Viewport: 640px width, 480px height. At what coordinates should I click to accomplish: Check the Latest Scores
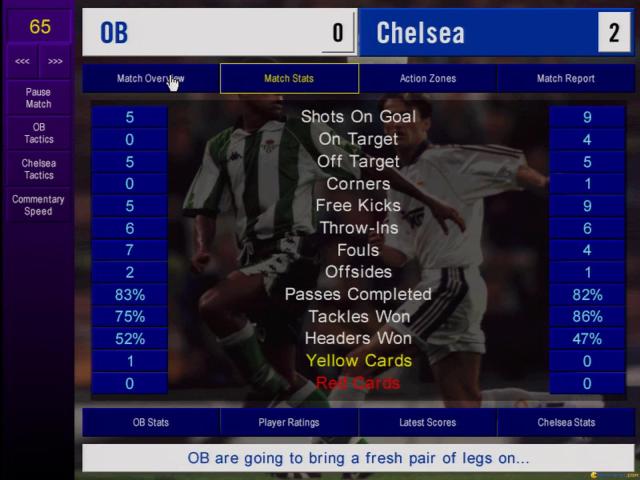point(427,422)
